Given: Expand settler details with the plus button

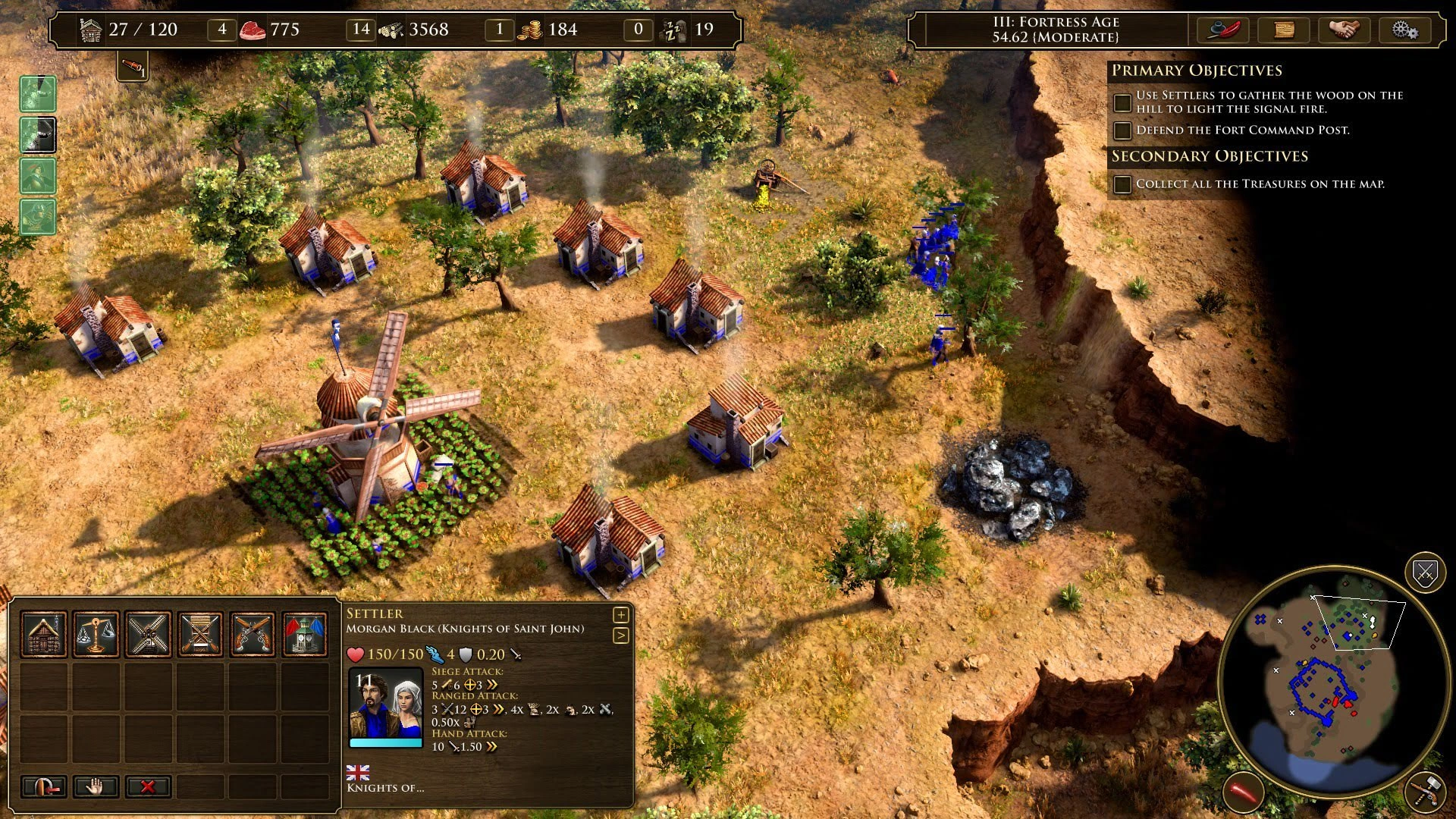Looking at the screenshot, I should pyautogui.click(x=620, y=615).
